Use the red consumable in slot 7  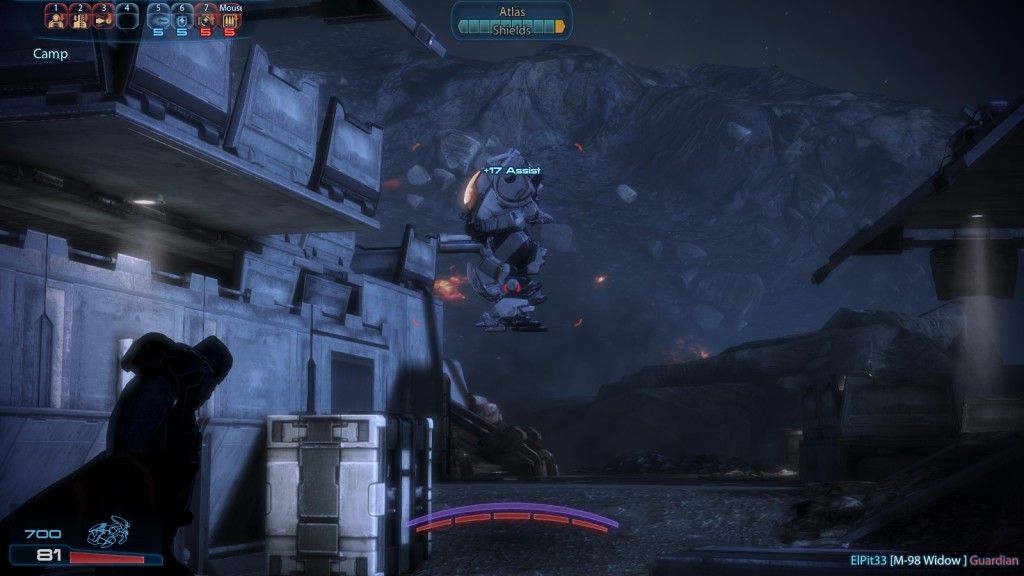coord(206,18)
